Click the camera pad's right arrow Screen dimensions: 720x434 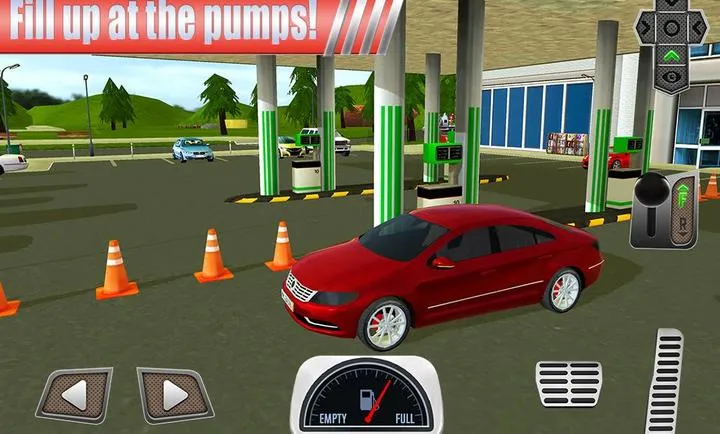[x=698, y=28]
